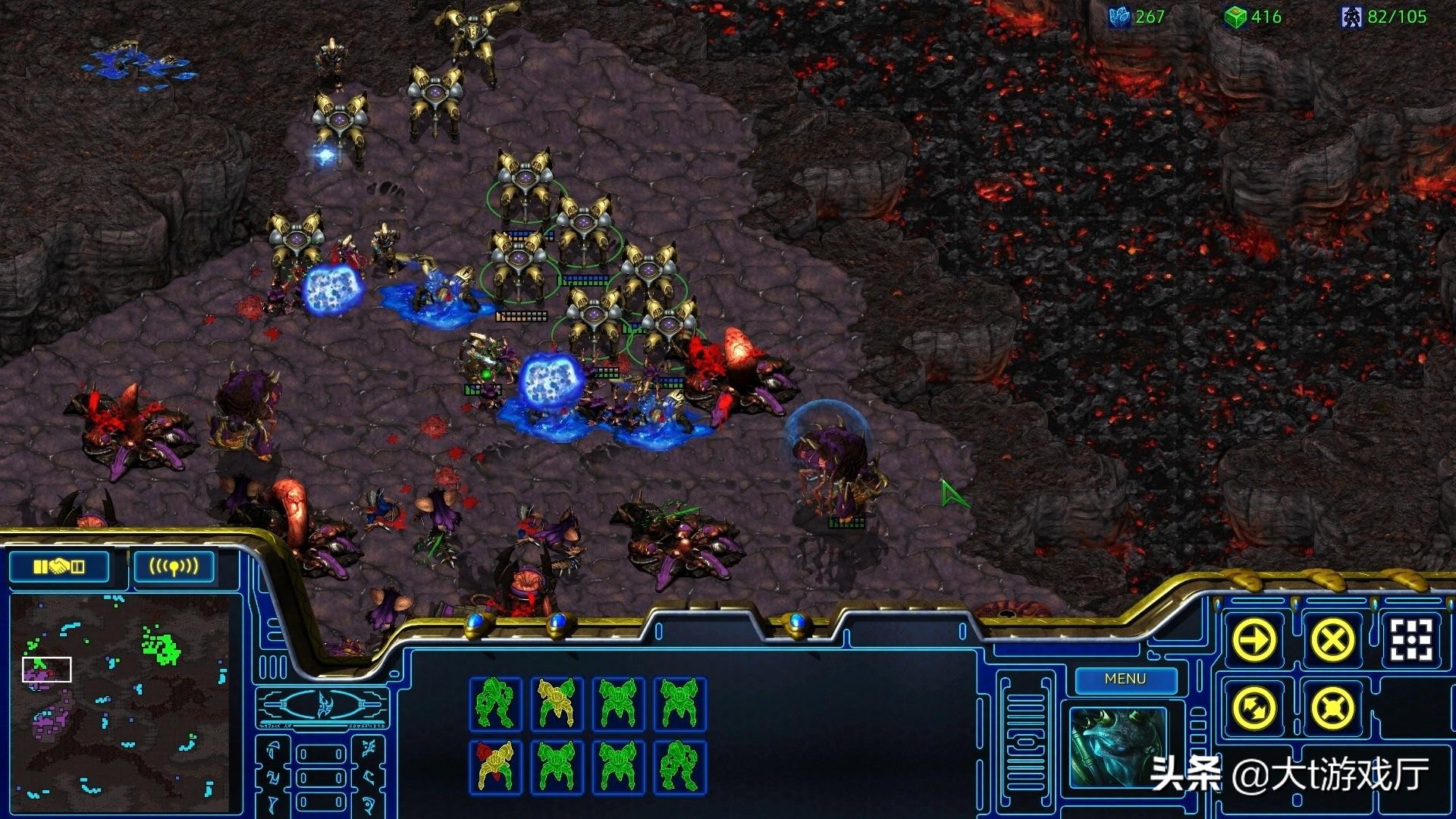Image resolution: width=1456 pixels, height=819 pixels.
Task: Select the yellow-damaged Dragoon wireframe in top row
Action: [557, 704]
